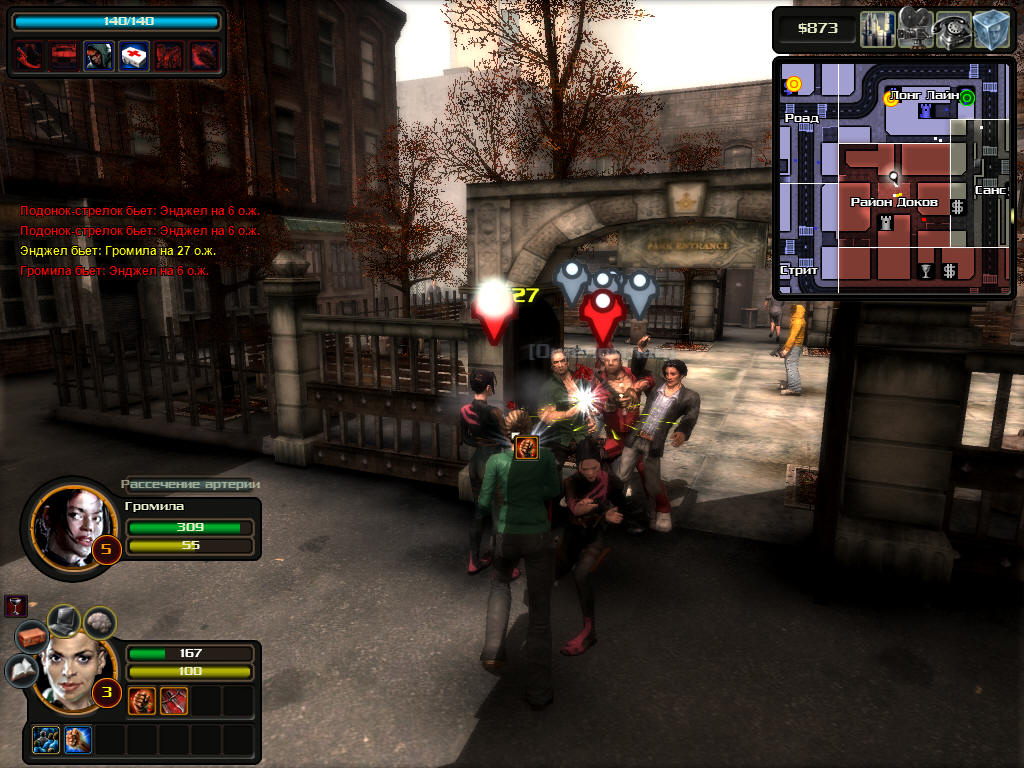Open the orange briefcase inventory icon
Screen dimensions: 1024x768
click(31, 636)
